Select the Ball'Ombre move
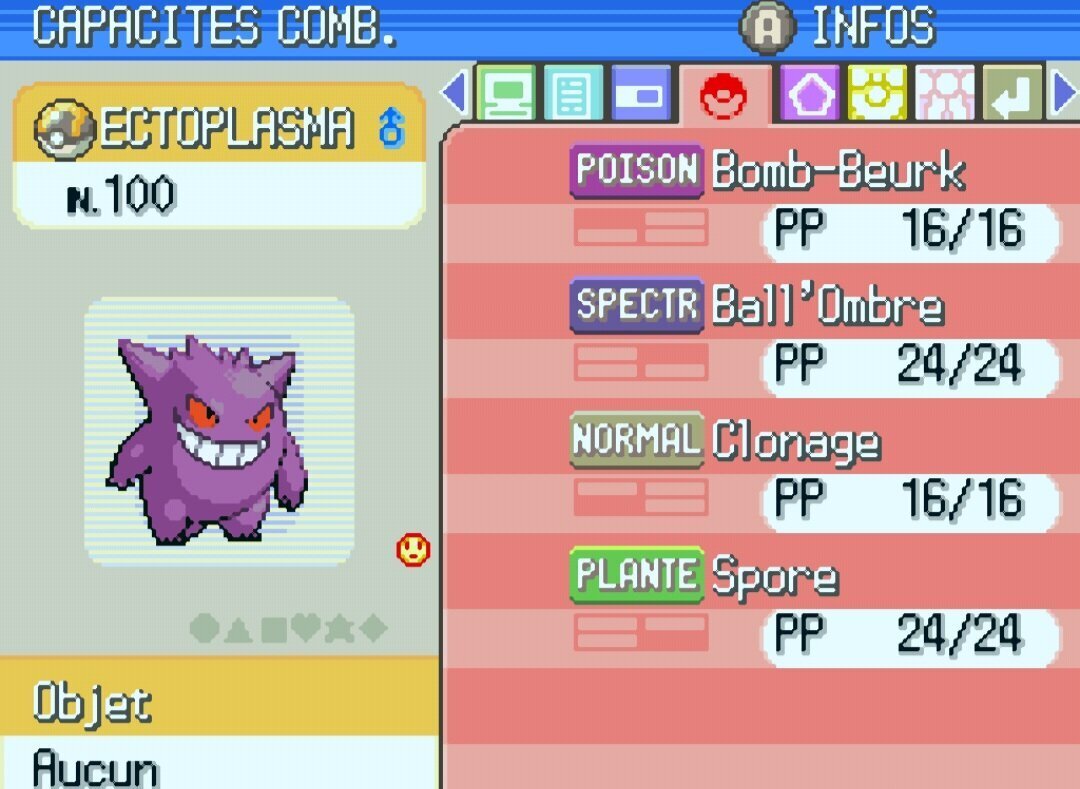The width and height of the screenshot is (1080, 789). (x=826, y=306)
